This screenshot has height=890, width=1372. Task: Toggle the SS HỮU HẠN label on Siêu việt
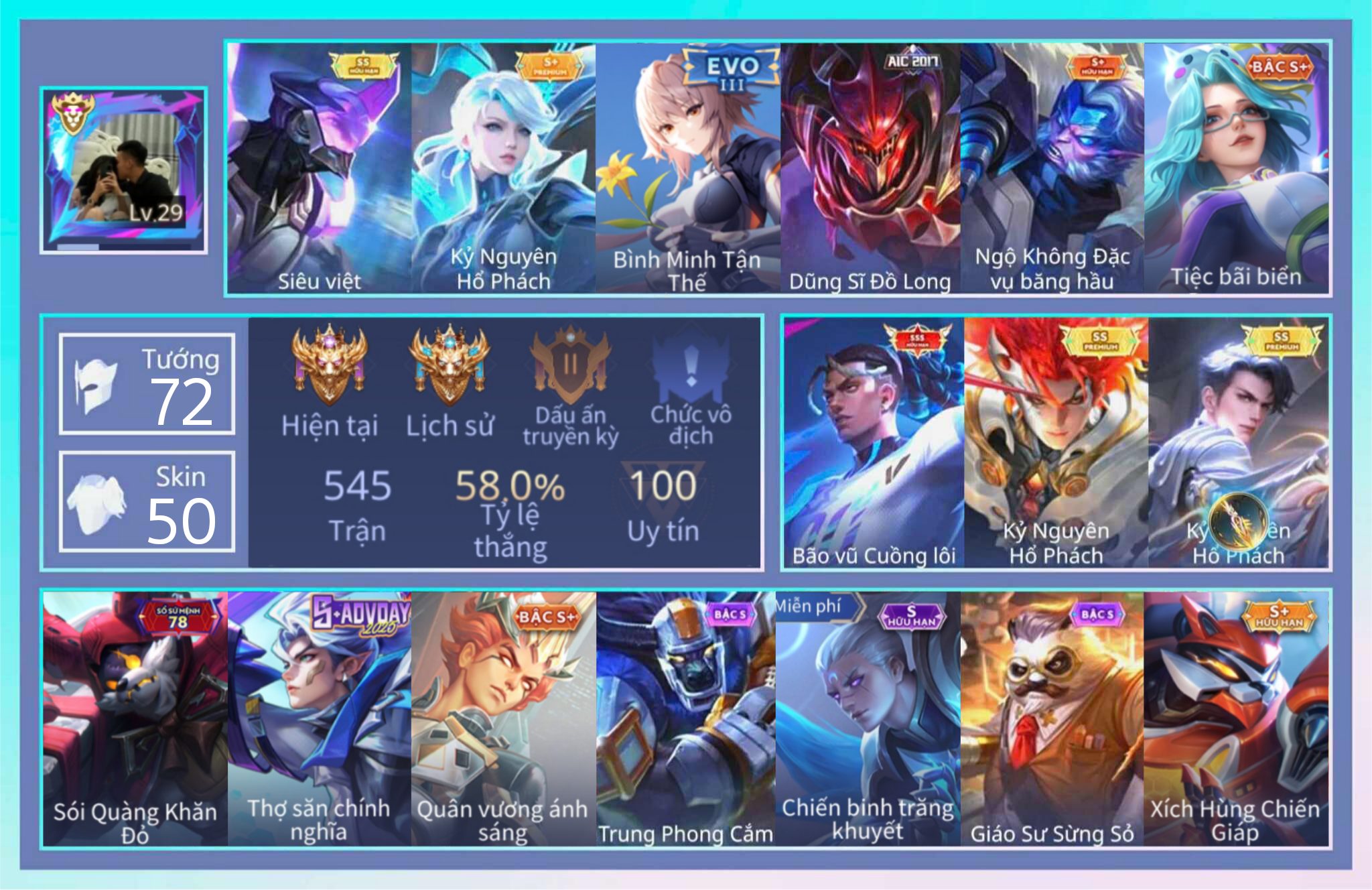pyautogui.click(x=365, y=65)
